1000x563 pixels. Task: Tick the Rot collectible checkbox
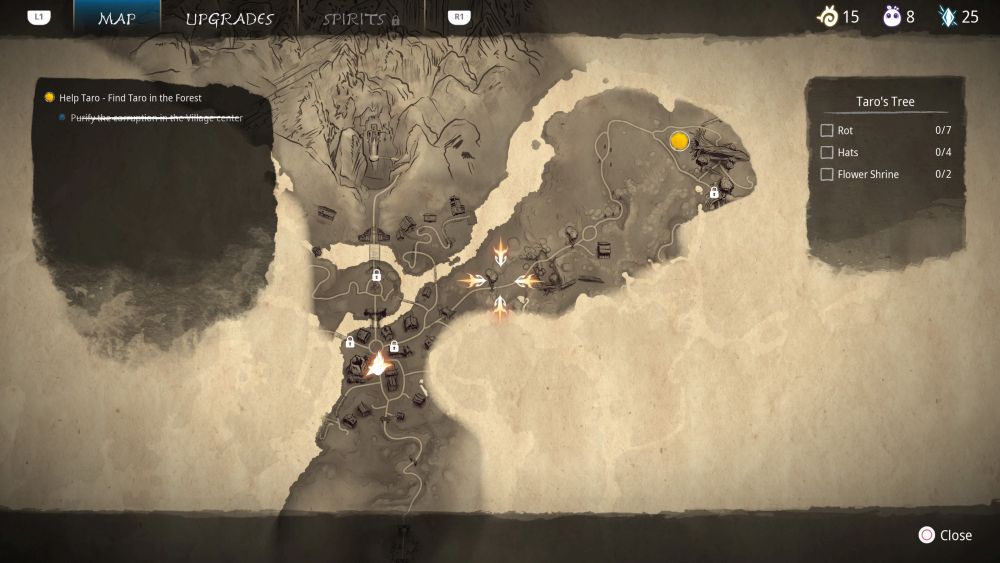pos(827,131)
